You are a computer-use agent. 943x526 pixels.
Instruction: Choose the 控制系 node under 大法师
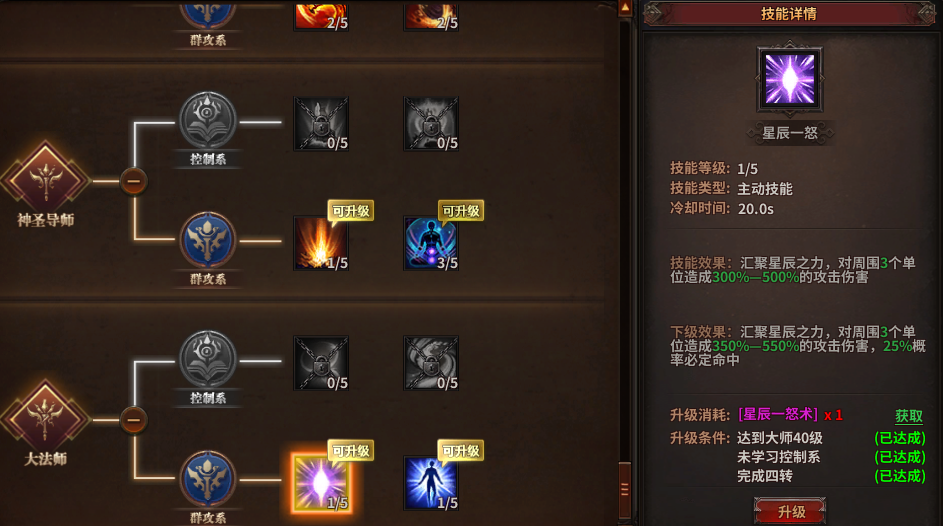208,358
